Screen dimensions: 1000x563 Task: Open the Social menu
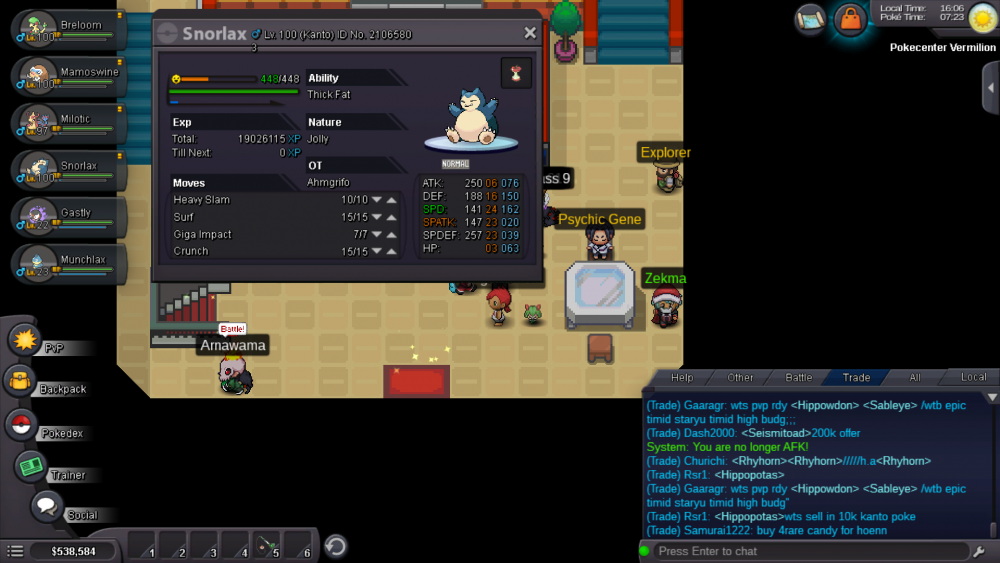click(x=46, y=506)
